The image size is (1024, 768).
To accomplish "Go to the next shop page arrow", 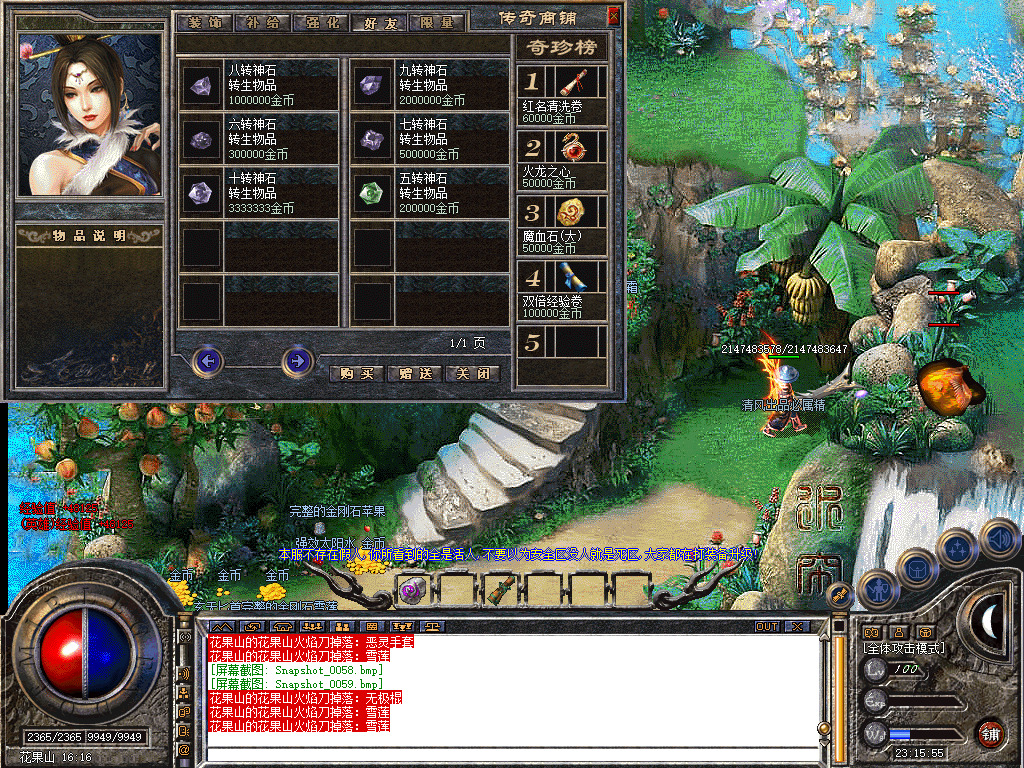I will [x=297, y=360].
